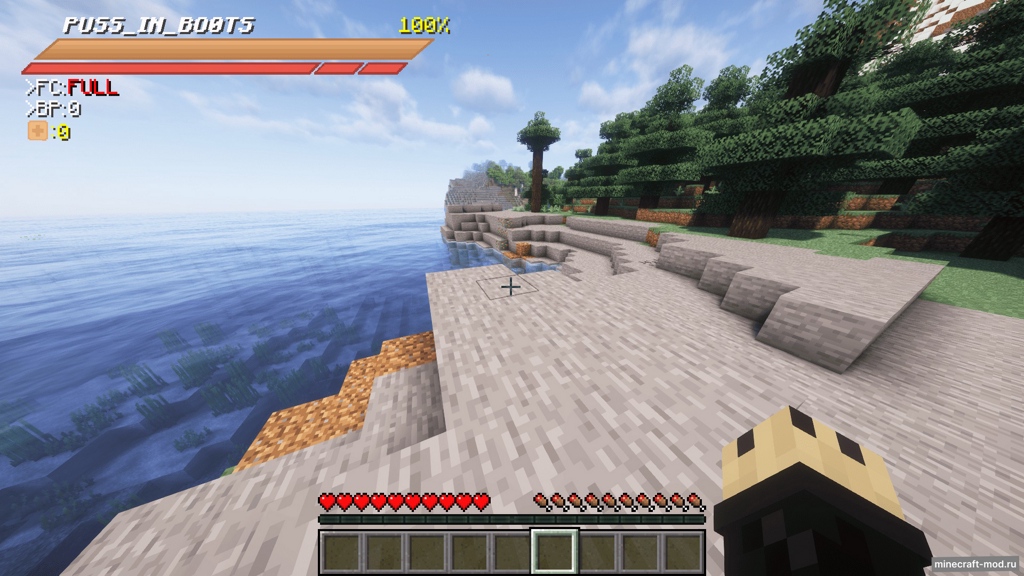1024x576 pixels.
Task: Select the highlighted hotbar slot
Action: [554, 551]
